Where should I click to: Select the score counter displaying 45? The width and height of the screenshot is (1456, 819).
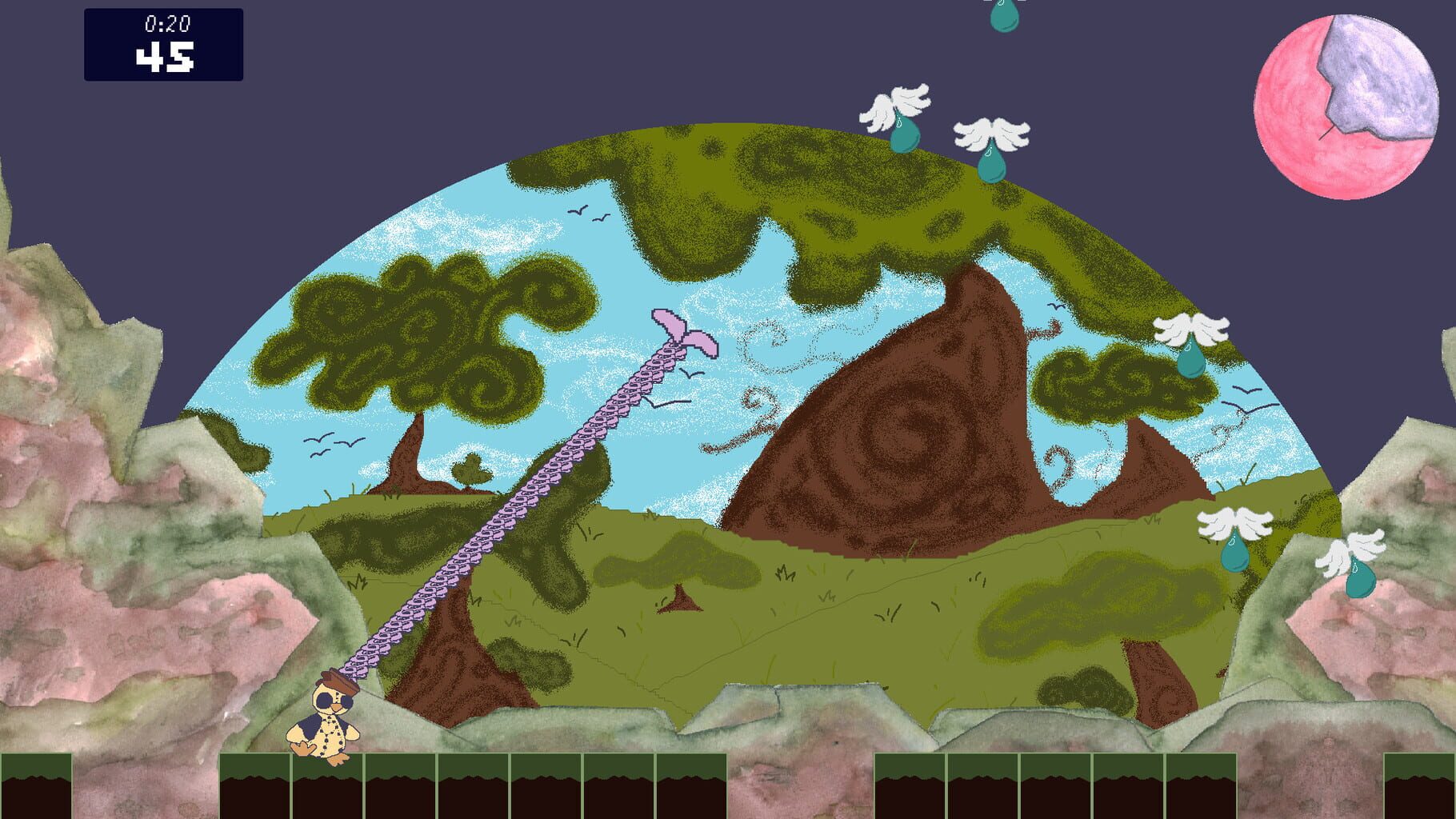coord(166,58)
